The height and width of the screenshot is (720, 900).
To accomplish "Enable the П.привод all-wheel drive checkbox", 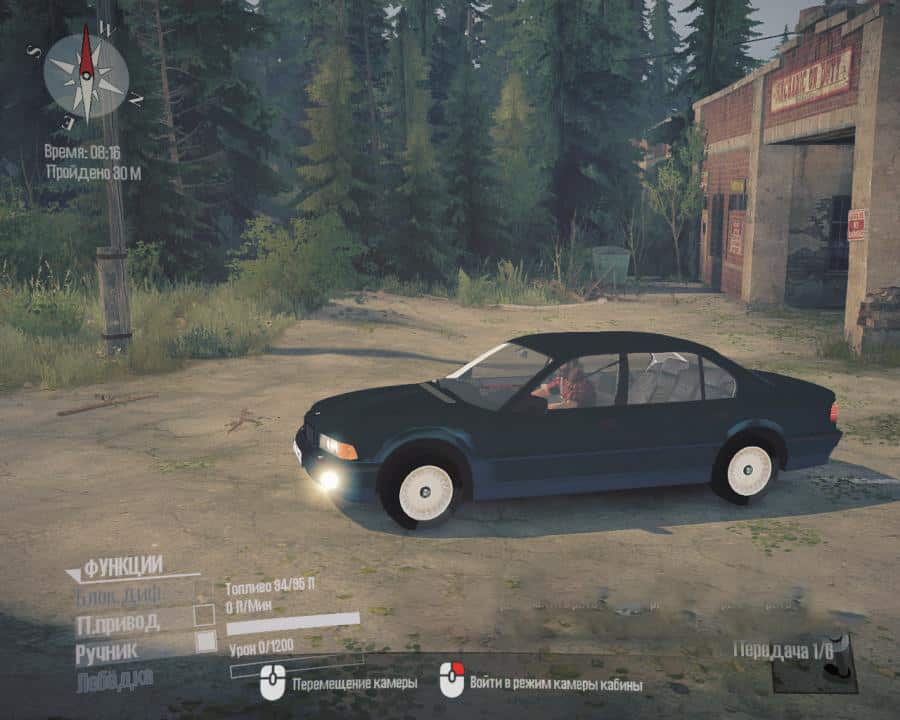I will pyautogui.click(x=205, y=615).
